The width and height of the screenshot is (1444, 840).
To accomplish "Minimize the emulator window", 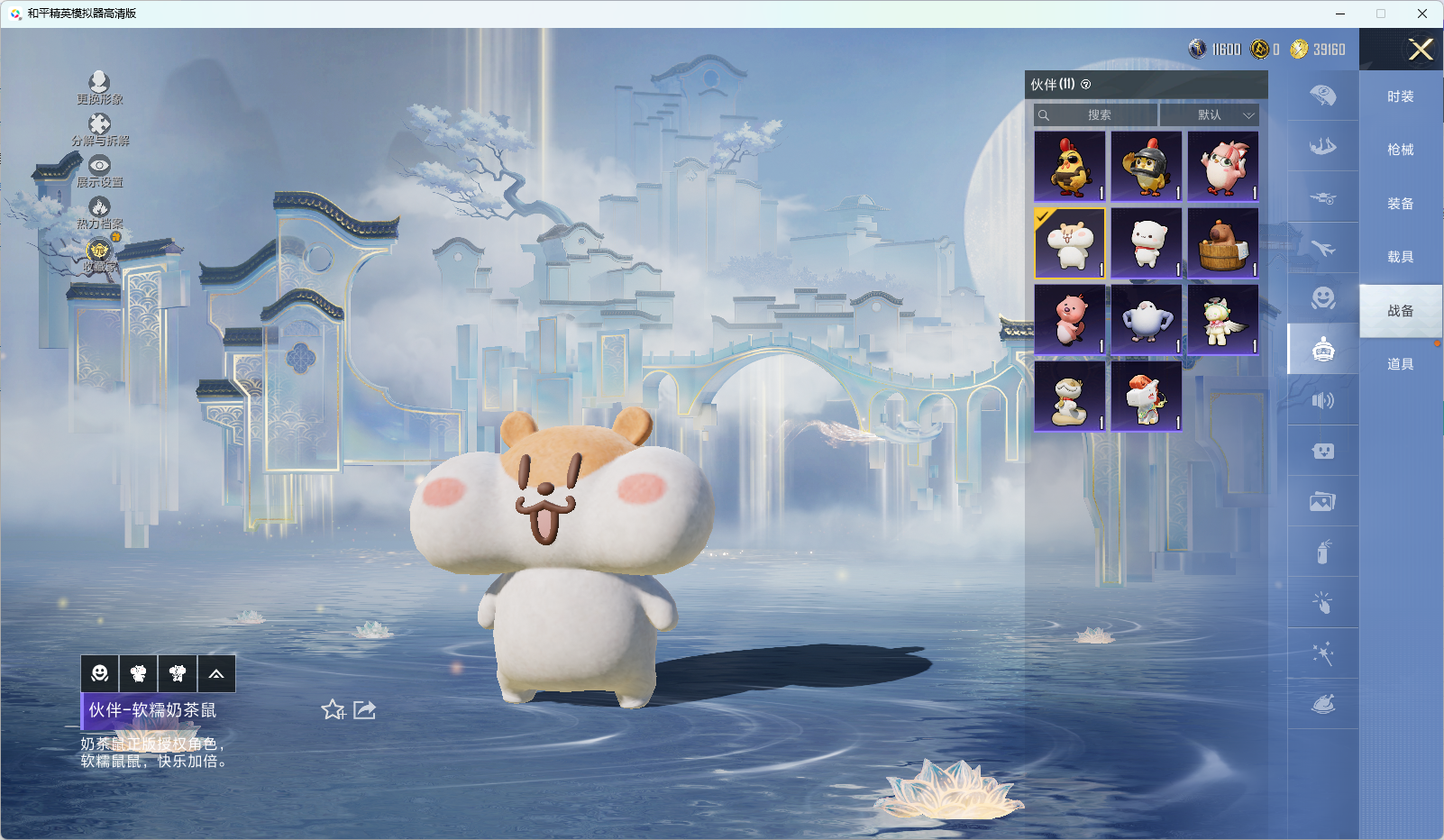I will pos(1340,14).
